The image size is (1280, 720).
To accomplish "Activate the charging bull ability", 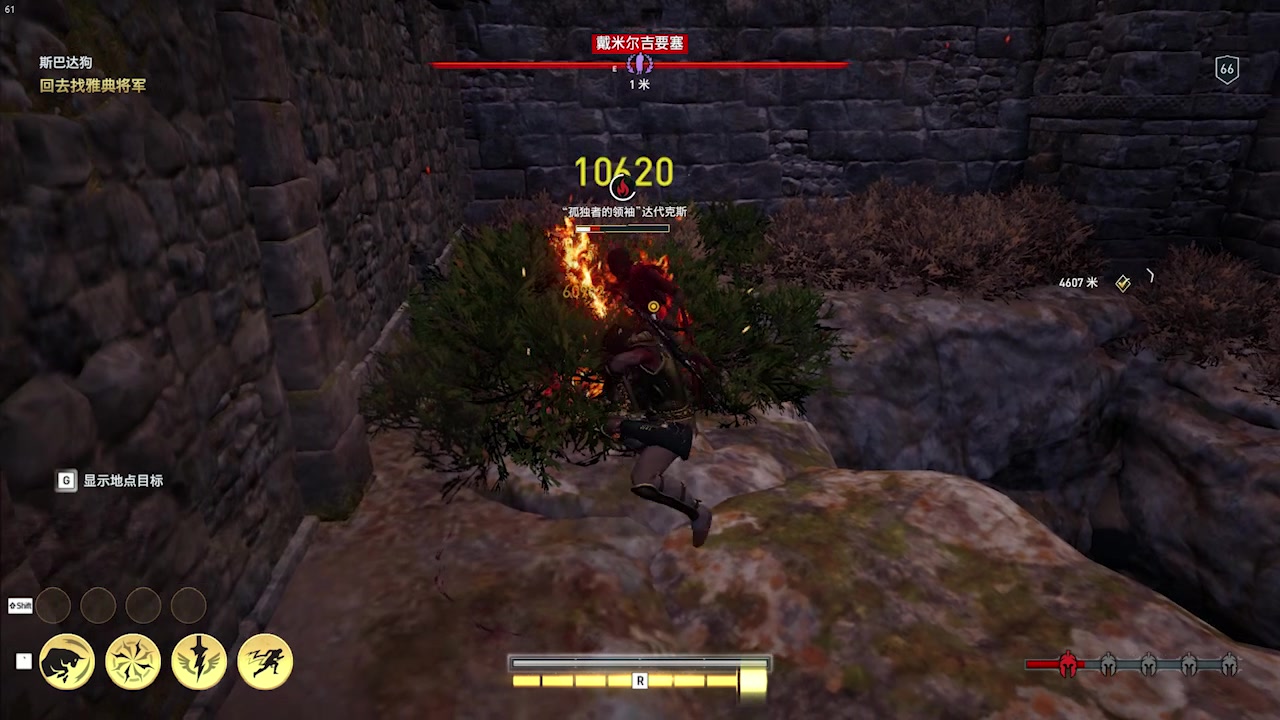I will click(x=67, y=661).
